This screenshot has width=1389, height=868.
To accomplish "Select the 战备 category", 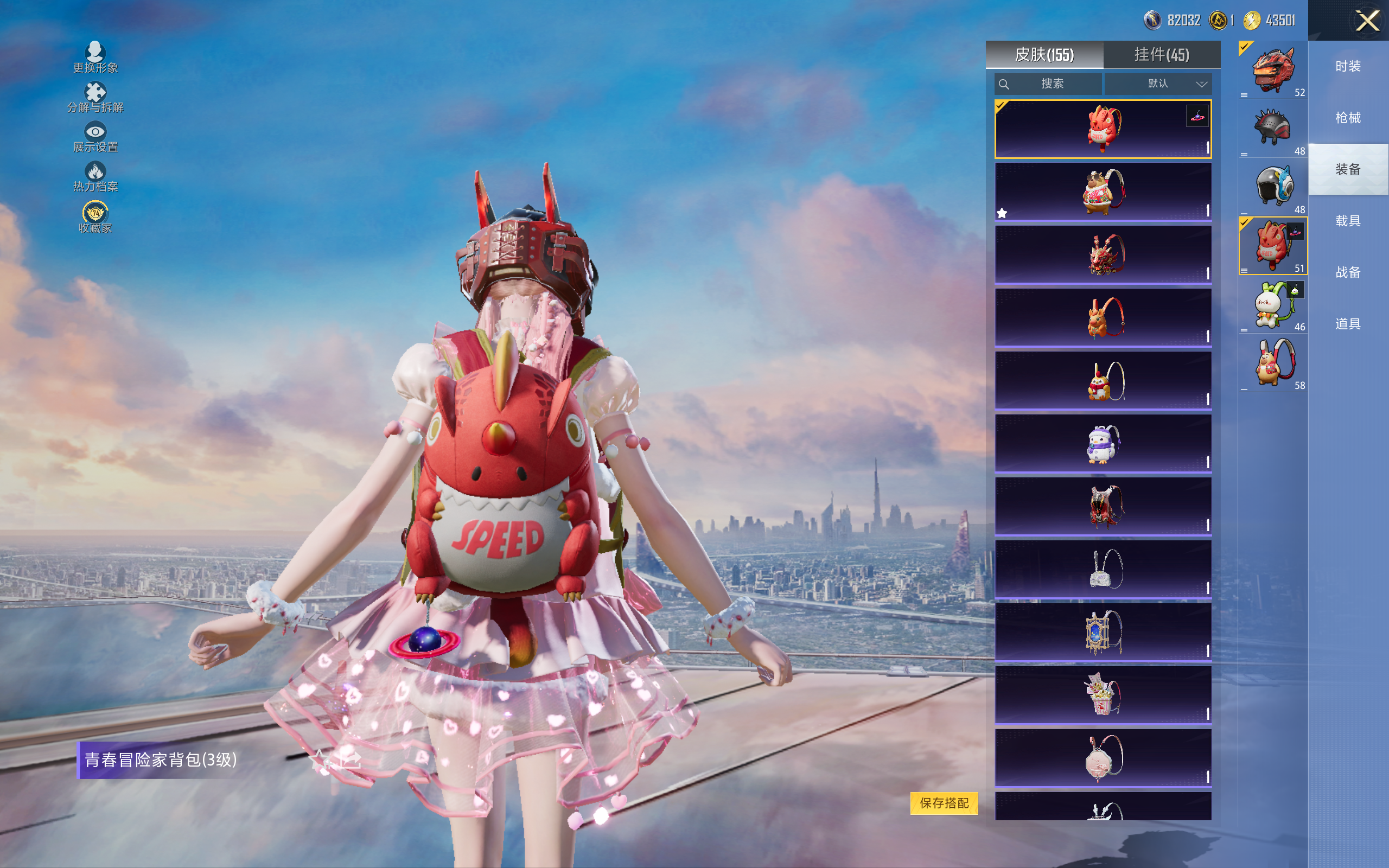I will (x=1348, y=272).
